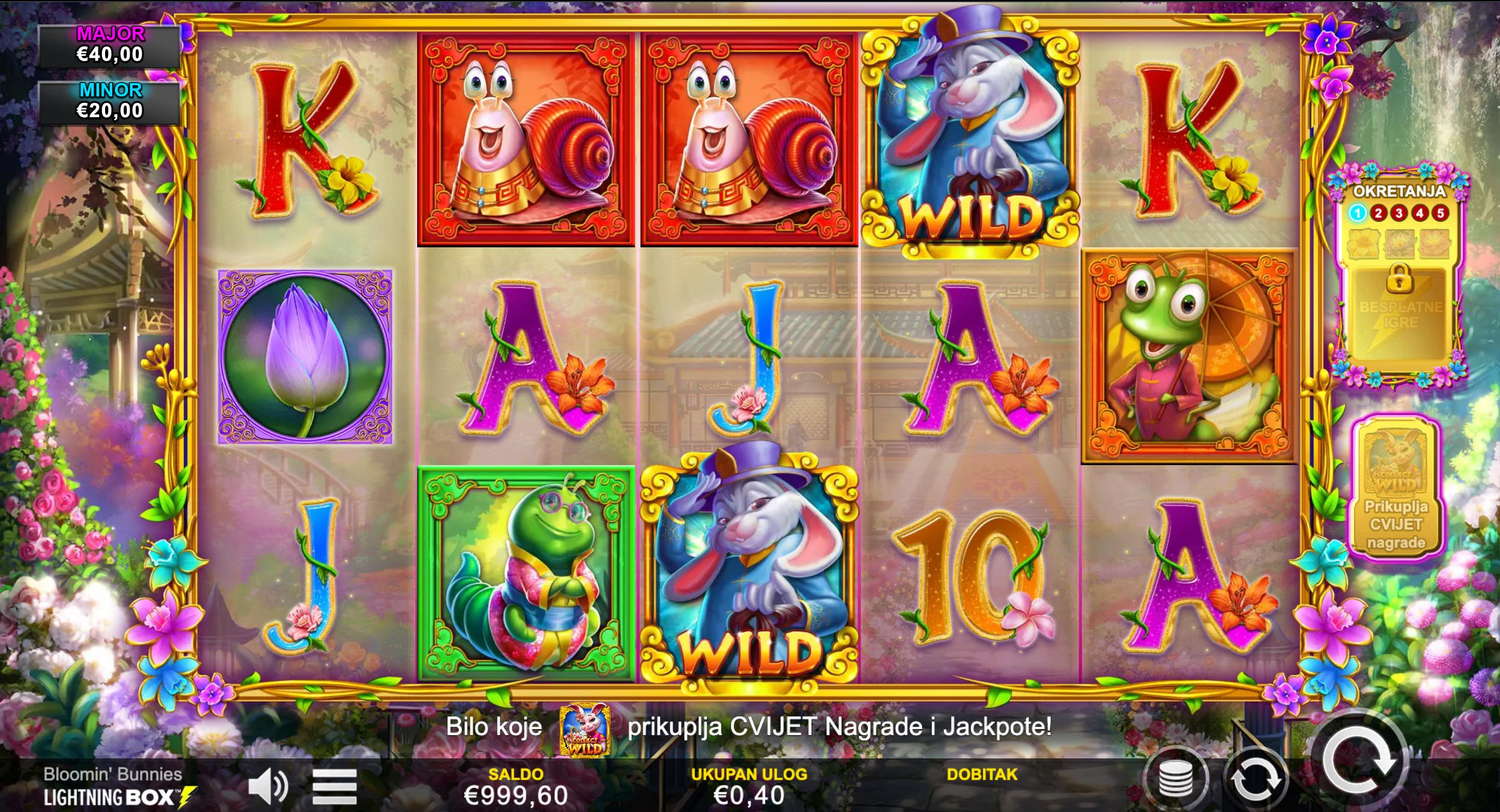1500x812 pixels.
Task: Open the bet coin stack selector
Action: [x=1176, y=779]
